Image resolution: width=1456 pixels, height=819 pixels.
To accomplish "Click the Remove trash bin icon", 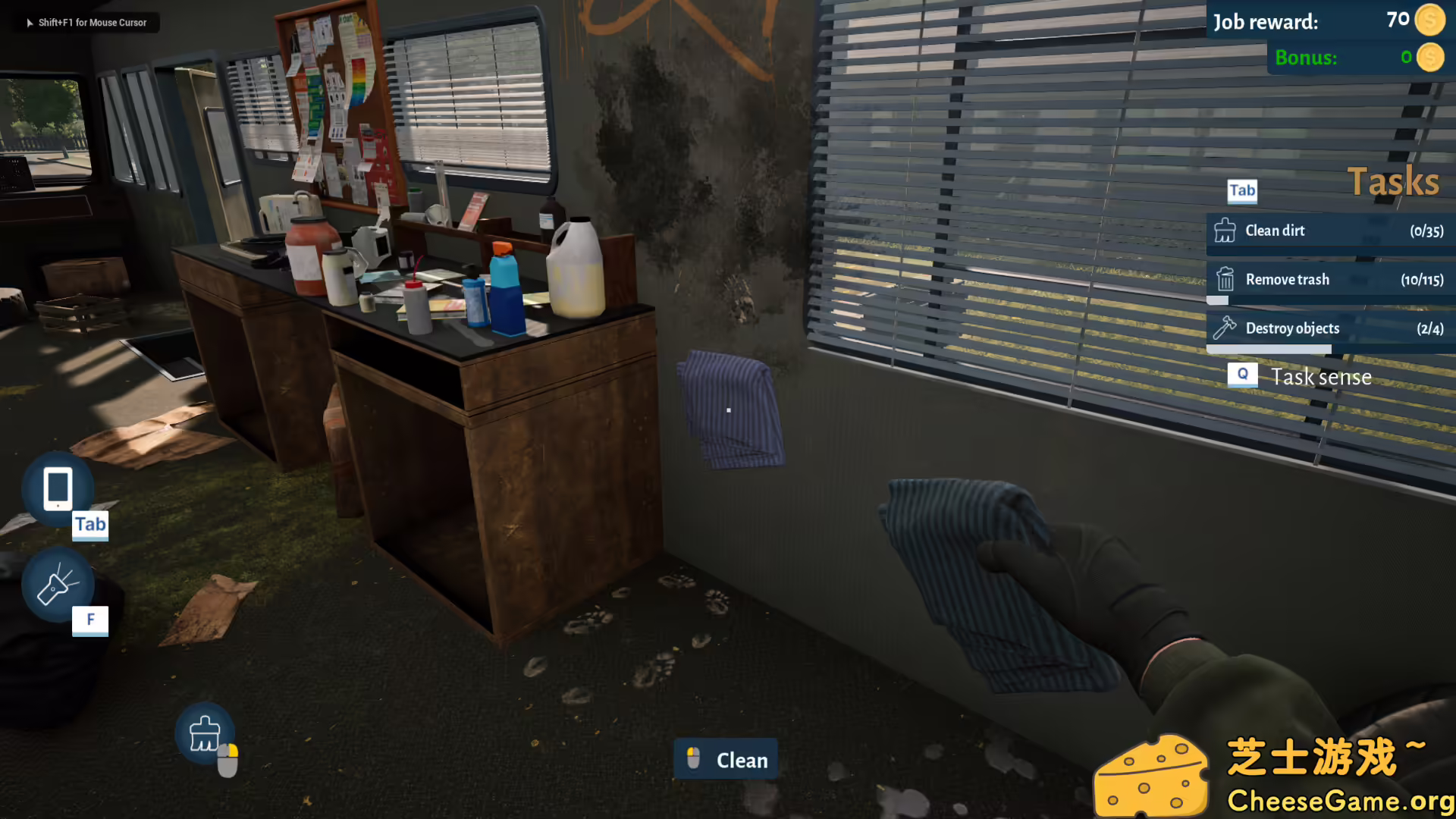I will tap(1226, 279).
